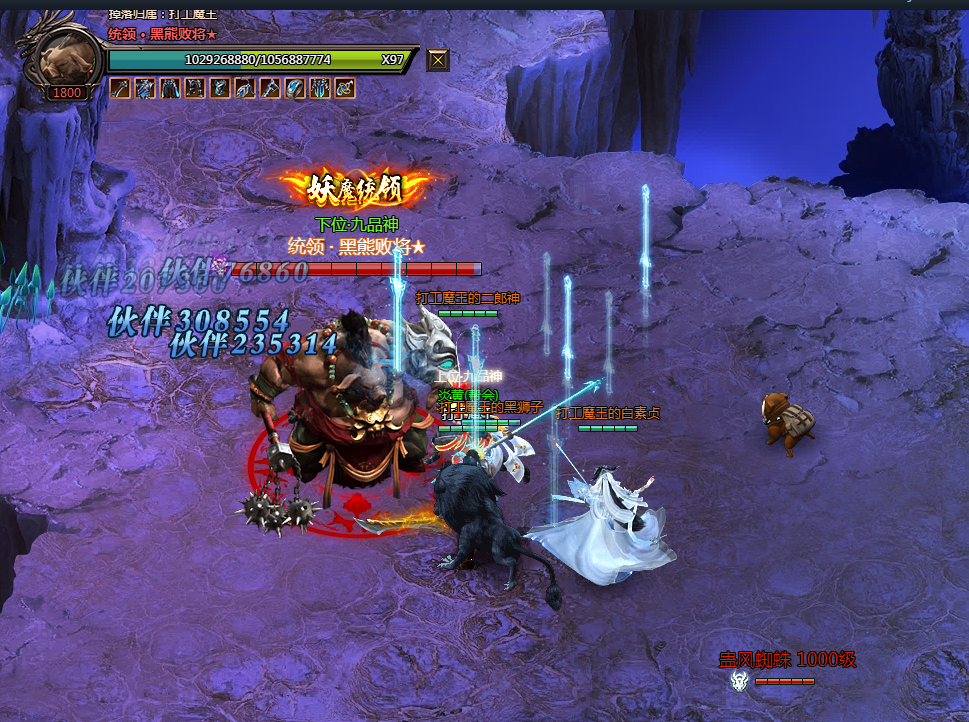Select the staff weapon drop icon
The width and height of the screenshot is (969, 722).
click(120, 88)
